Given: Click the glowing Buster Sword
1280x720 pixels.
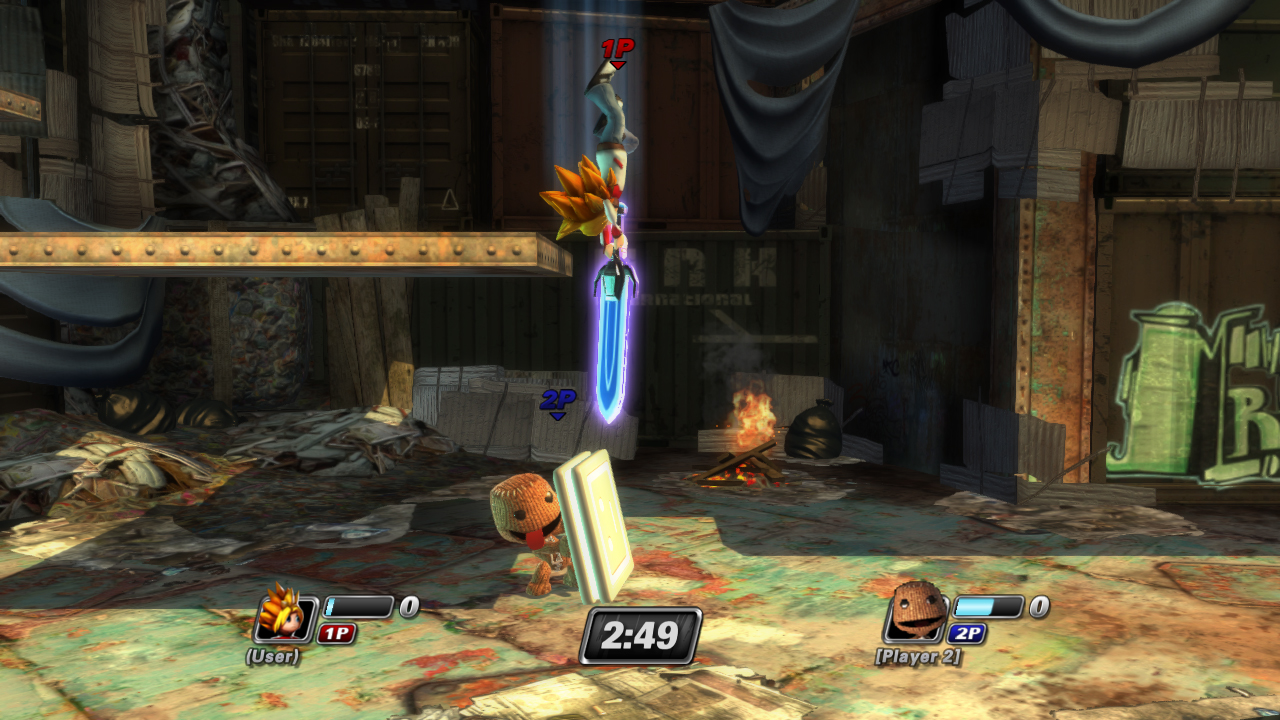Looking at the screenshot, I should 612,330.
